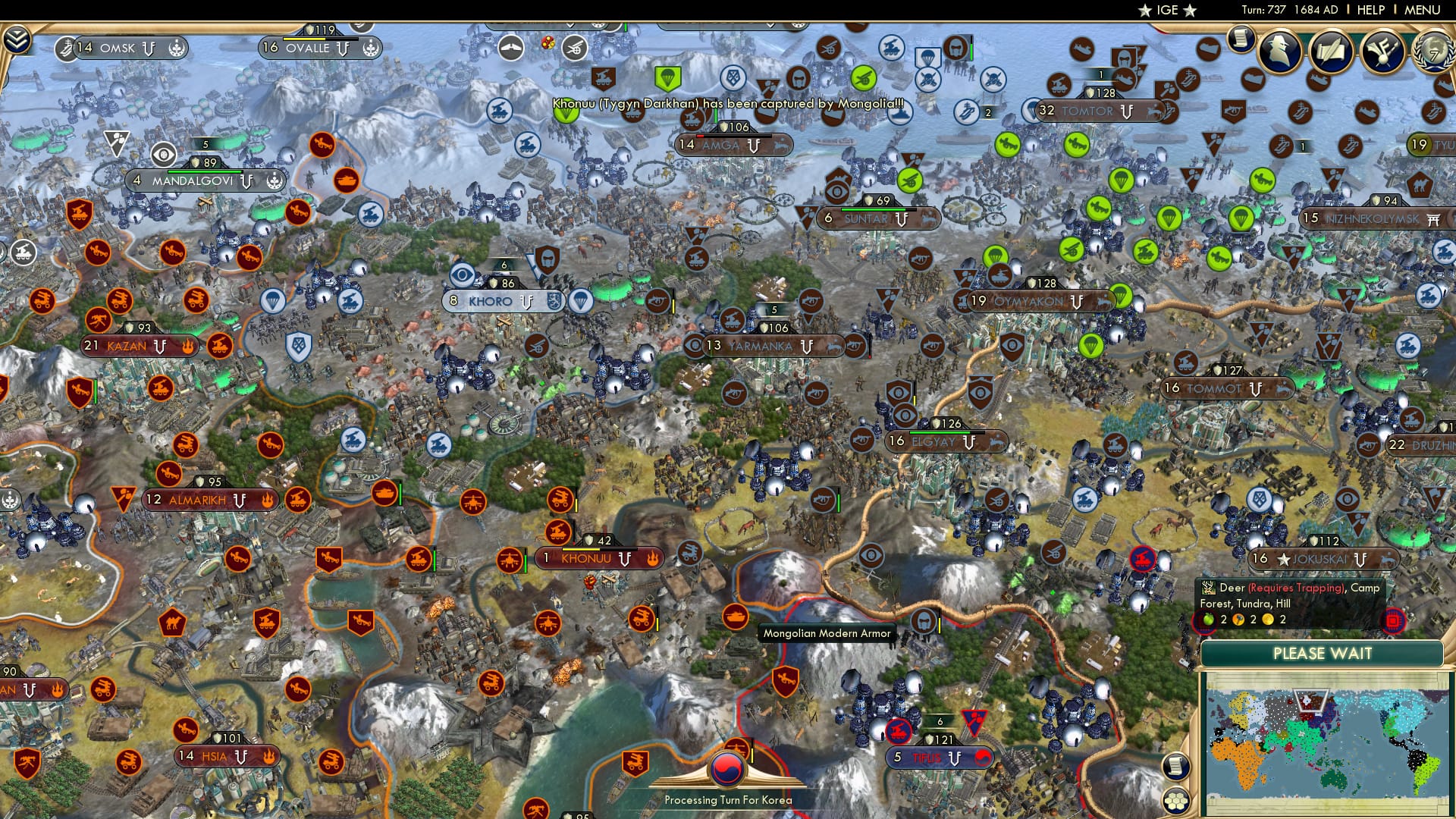The width and height of the screenshot is (1456, 819).
Task: Click the scroll icon beside the minimap
Action: 1175,767
